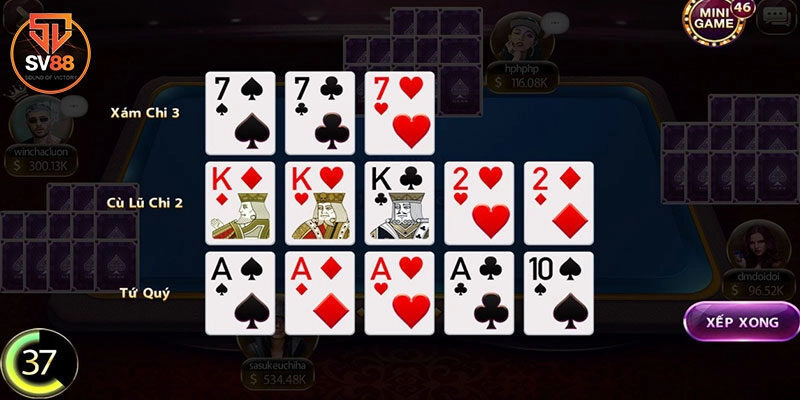Choose the King of clubs card
The image size is (800, 400).
[x=400, y=203]
